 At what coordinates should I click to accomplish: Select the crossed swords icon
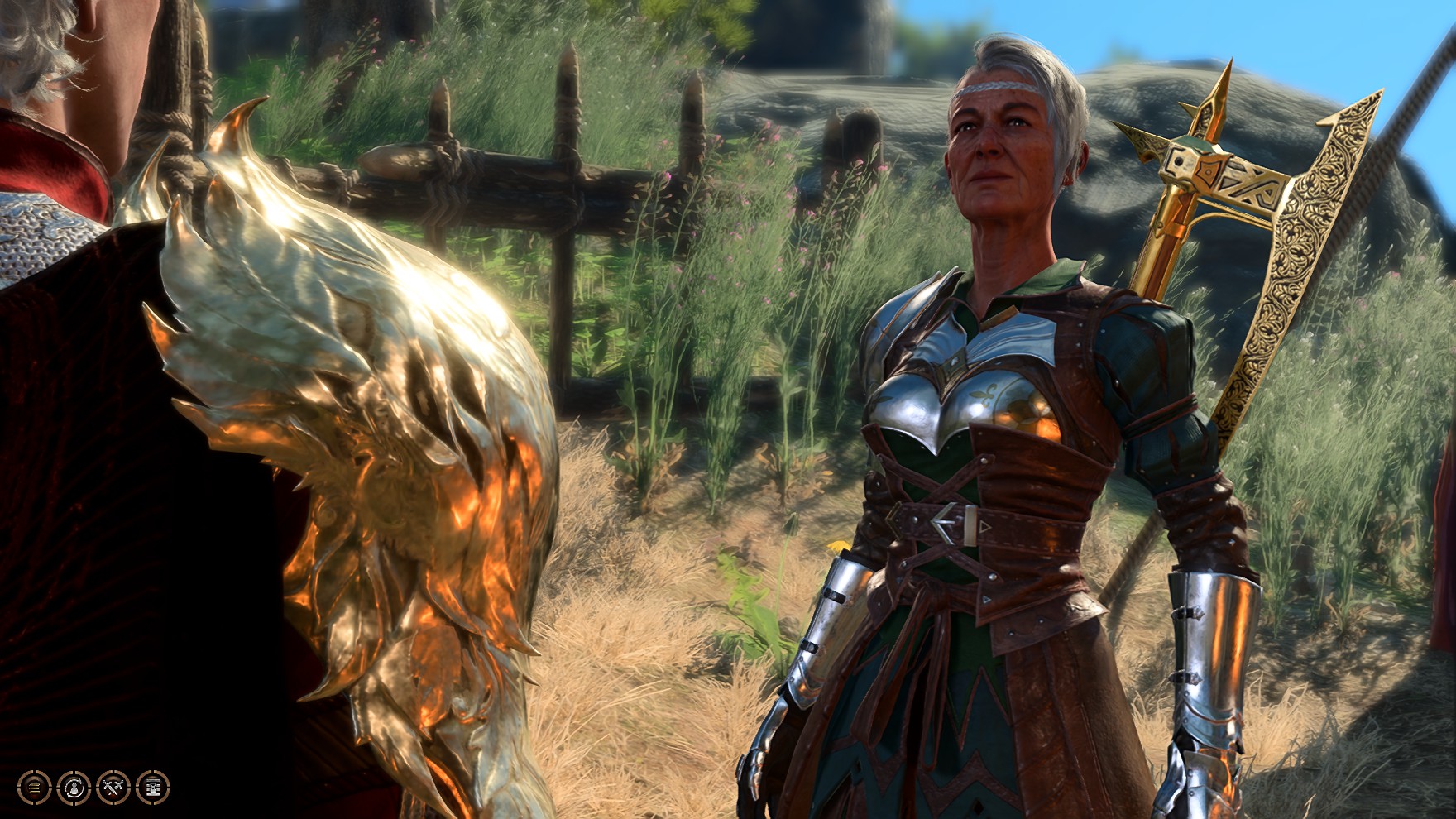pos(113,787)
